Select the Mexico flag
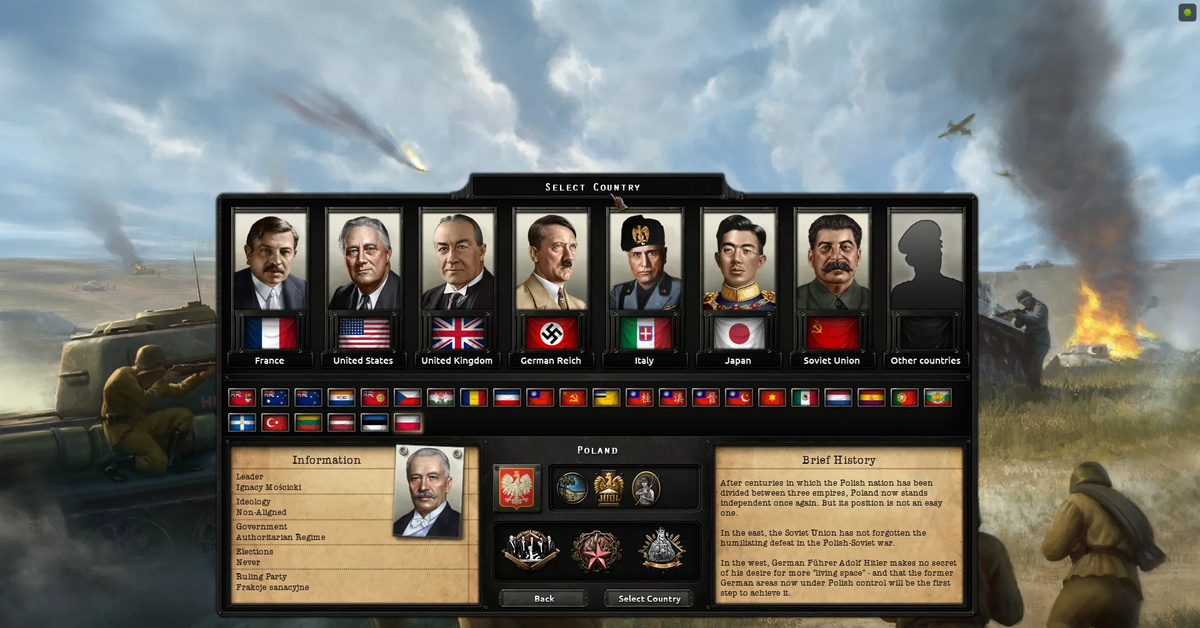The height and width of the screenshot is (628, 1200). click(805, 397)
